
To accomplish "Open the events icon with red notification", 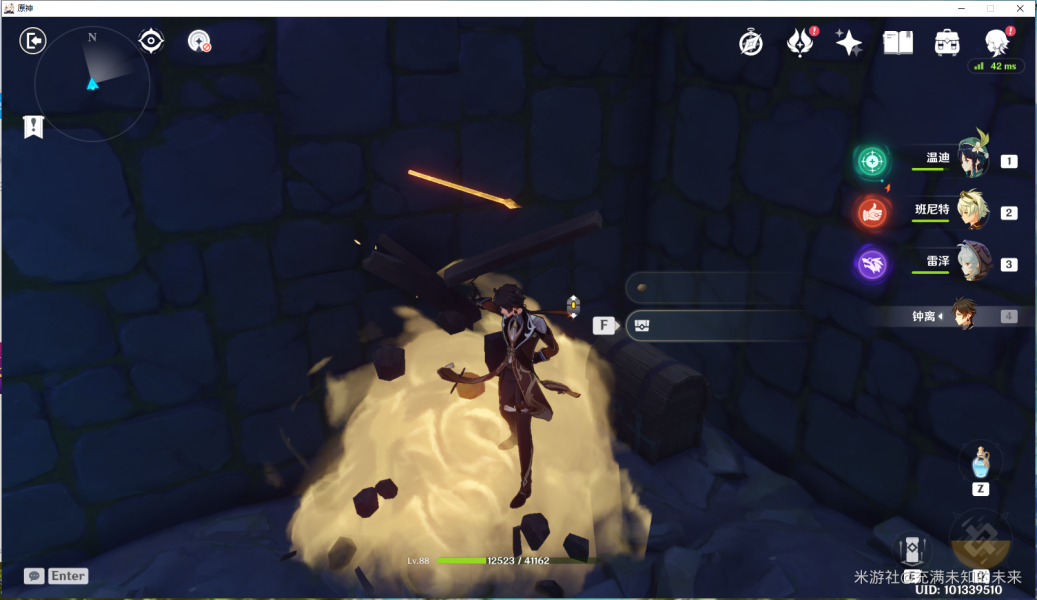I will (x=800, y=43).
